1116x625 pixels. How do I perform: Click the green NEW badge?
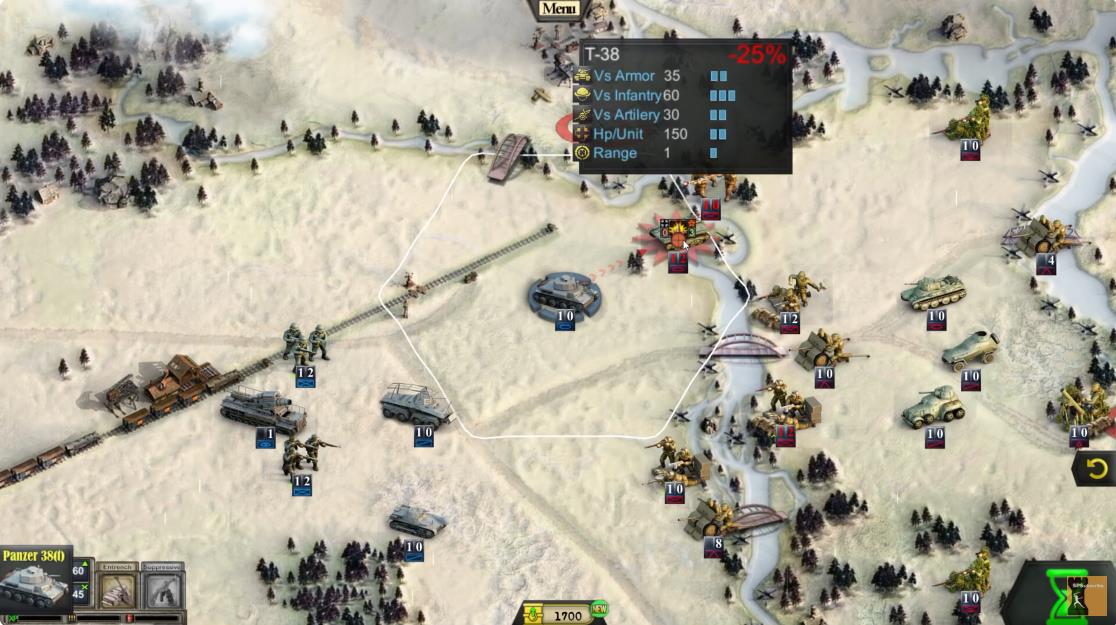point(599,608)
